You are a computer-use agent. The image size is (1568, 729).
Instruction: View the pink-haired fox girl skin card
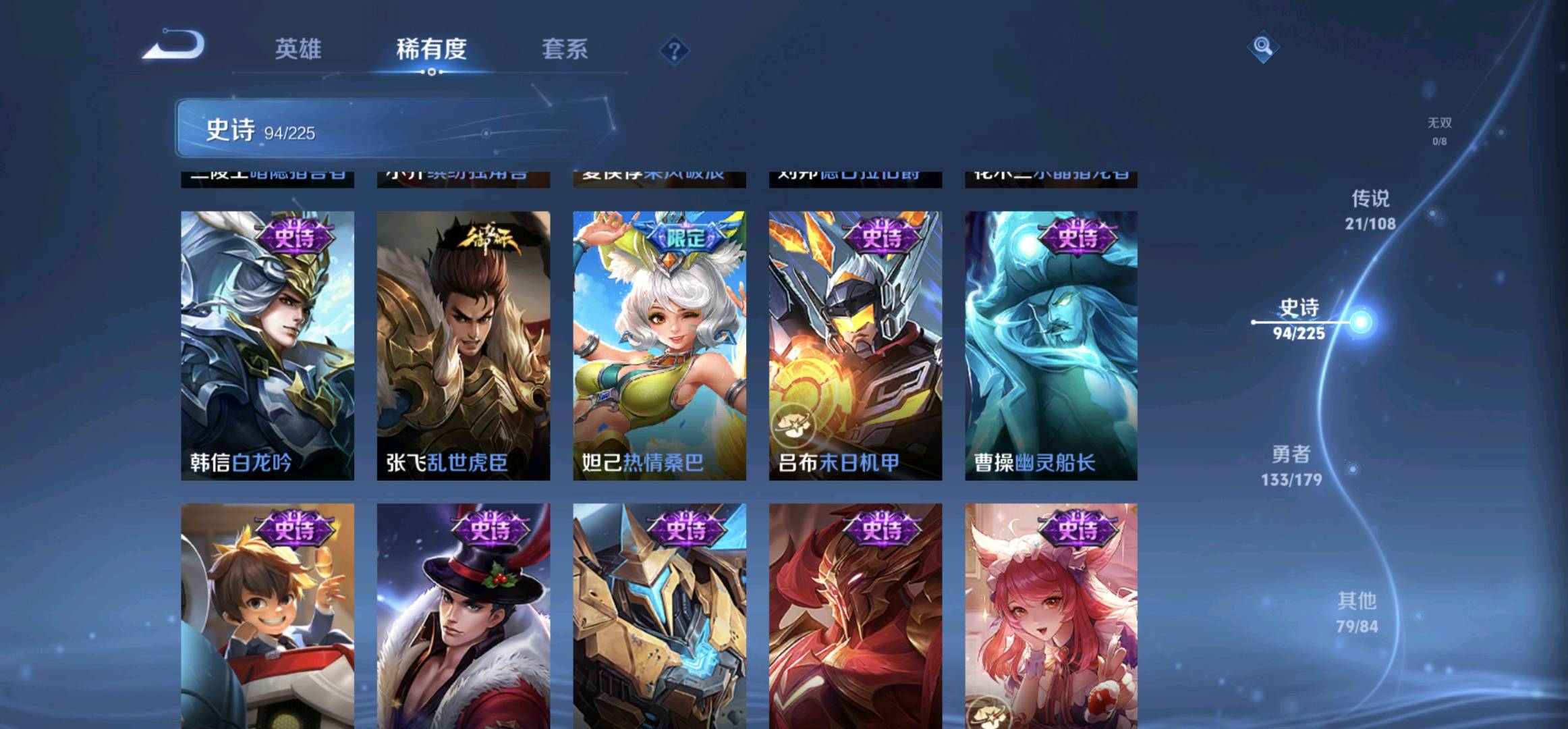point(1051,616)
